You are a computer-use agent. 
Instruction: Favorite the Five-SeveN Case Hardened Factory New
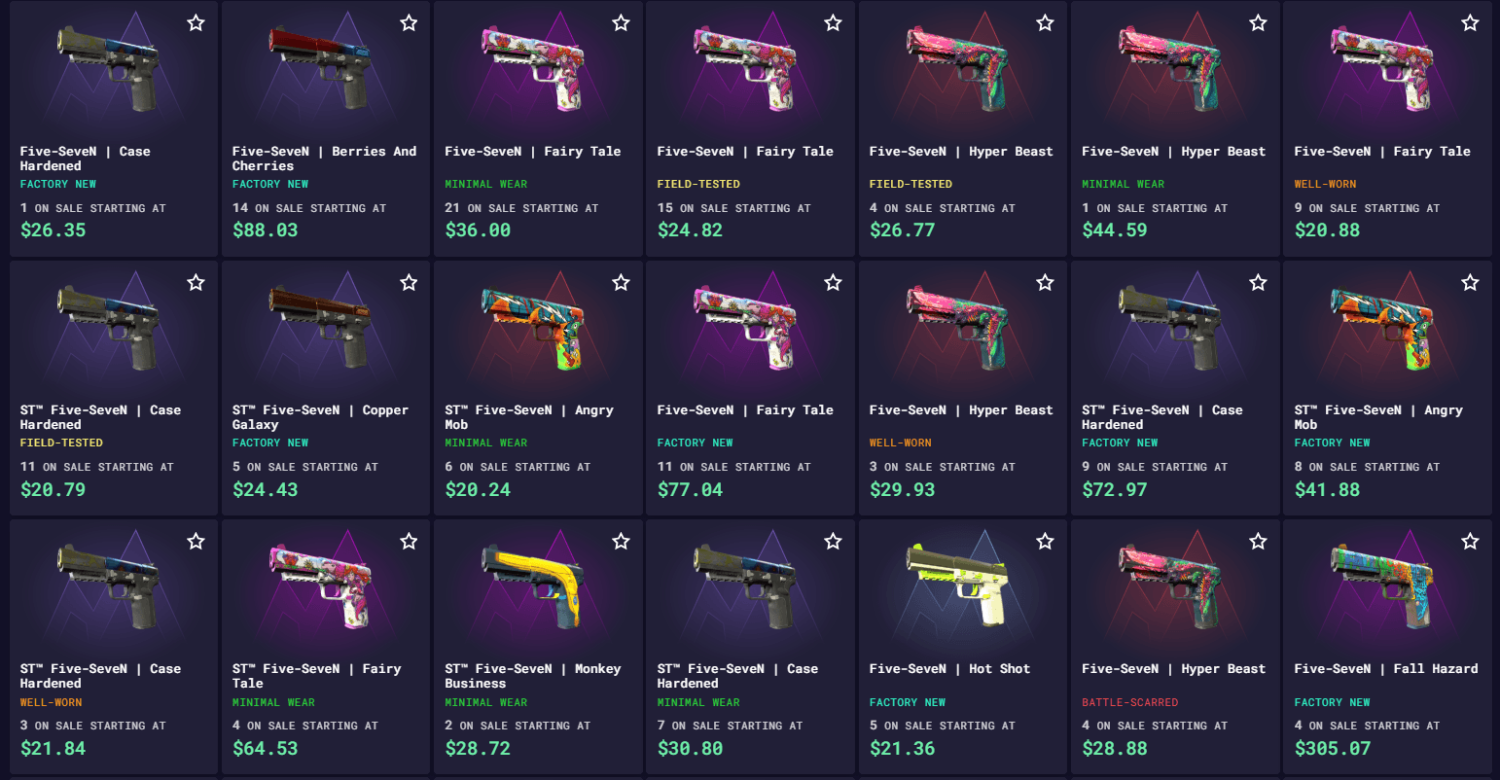tap(196, 22)
